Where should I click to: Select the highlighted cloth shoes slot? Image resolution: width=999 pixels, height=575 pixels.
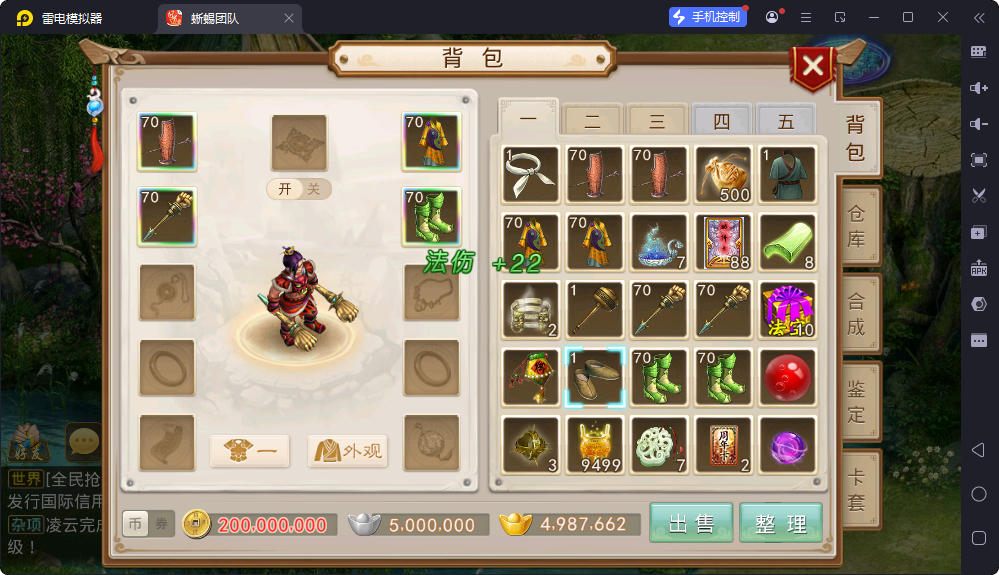click(x=595, y=377)
